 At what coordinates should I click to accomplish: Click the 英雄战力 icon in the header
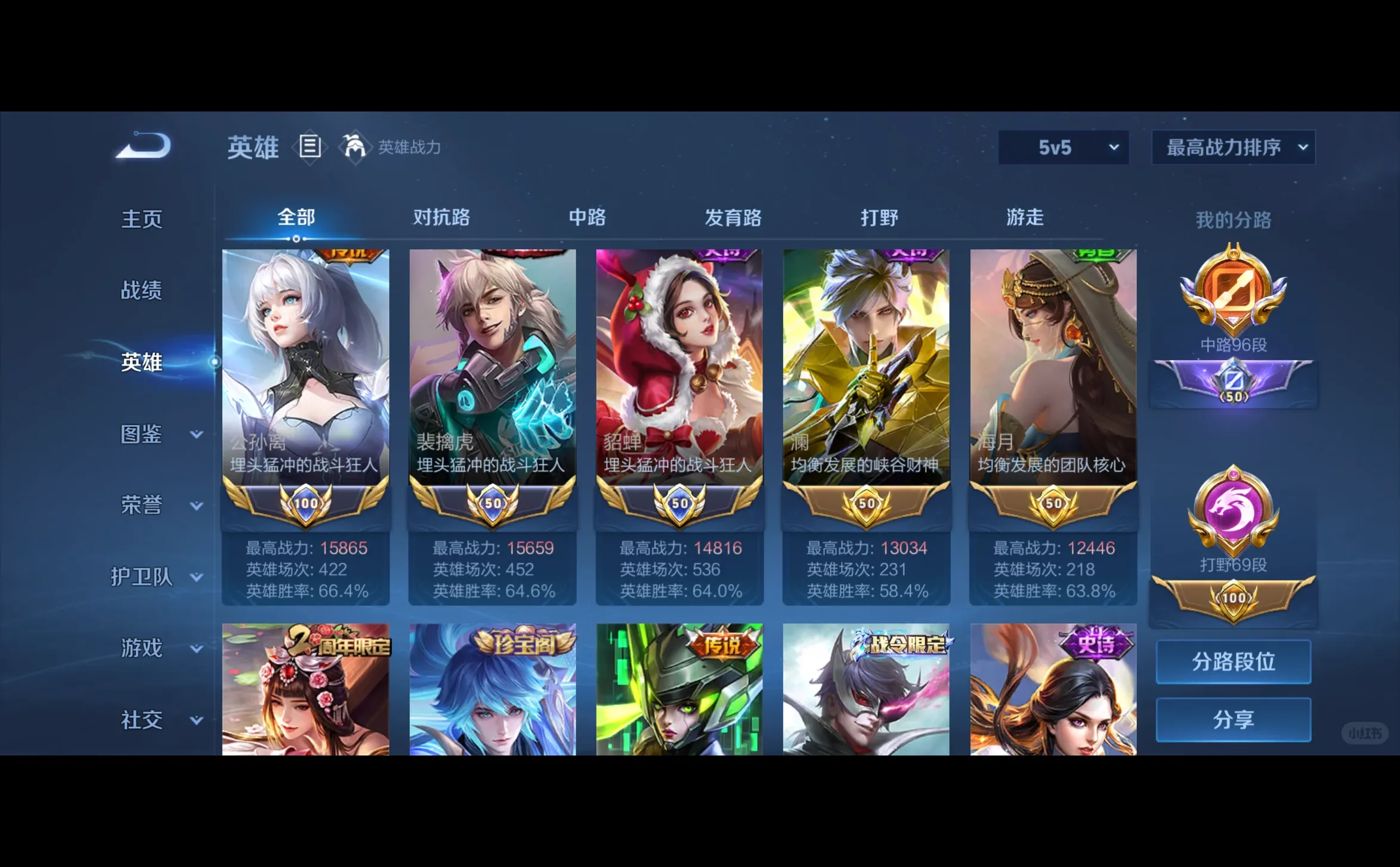(353, 147)
